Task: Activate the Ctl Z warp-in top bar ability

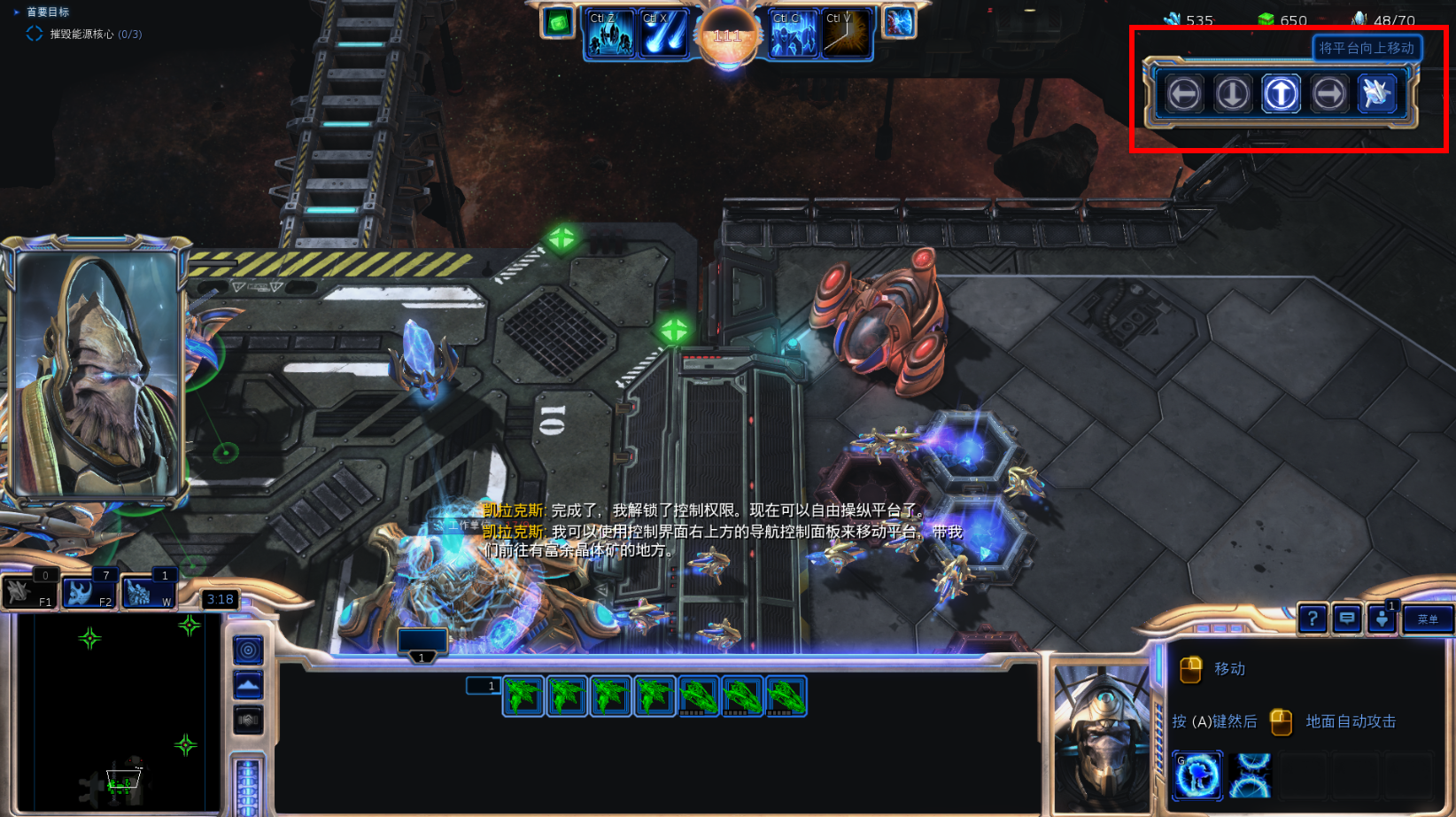Action: point(611,34)
